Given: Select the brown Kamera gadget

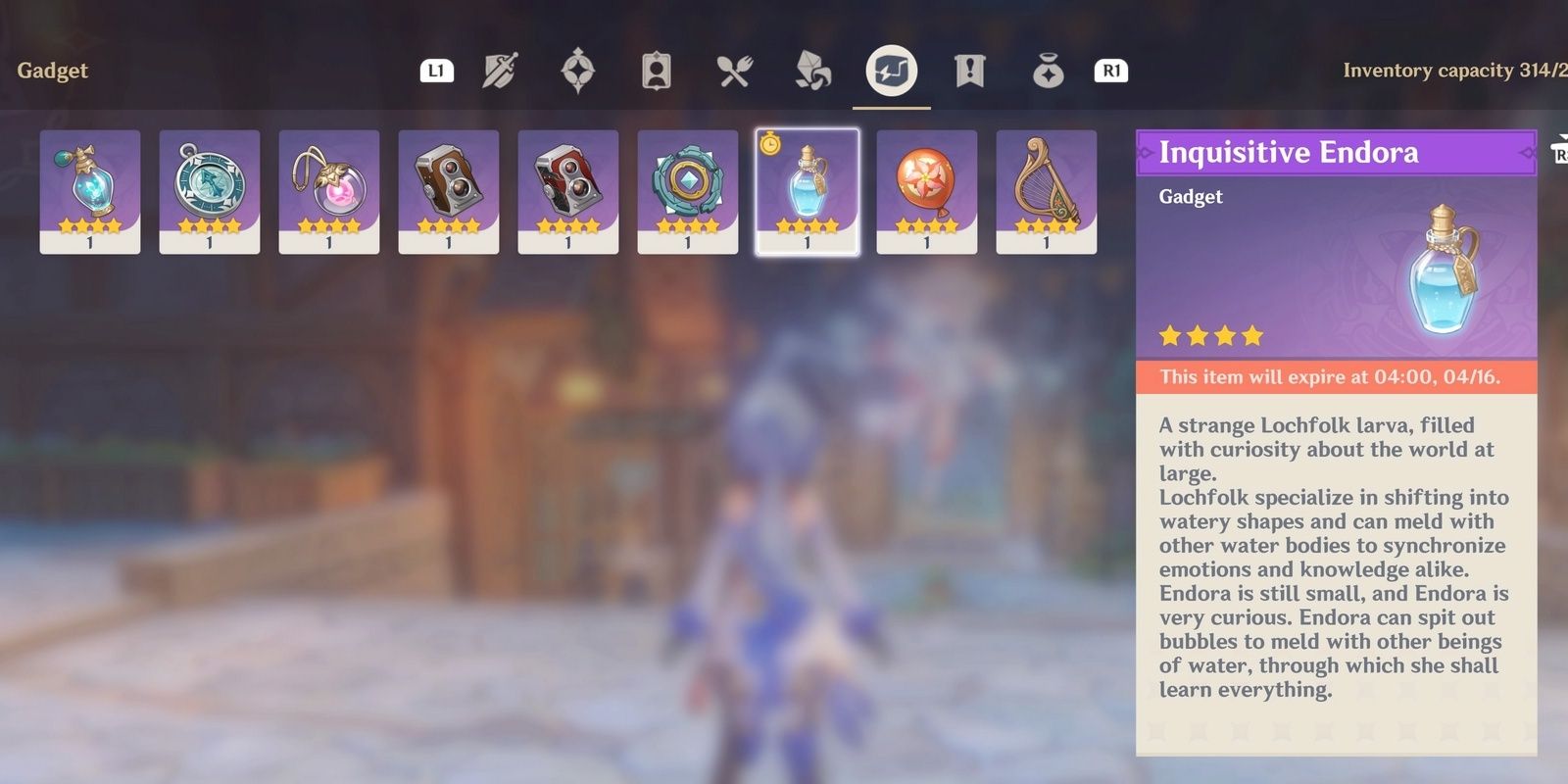Looking at the screenshot, I should 449,186.
